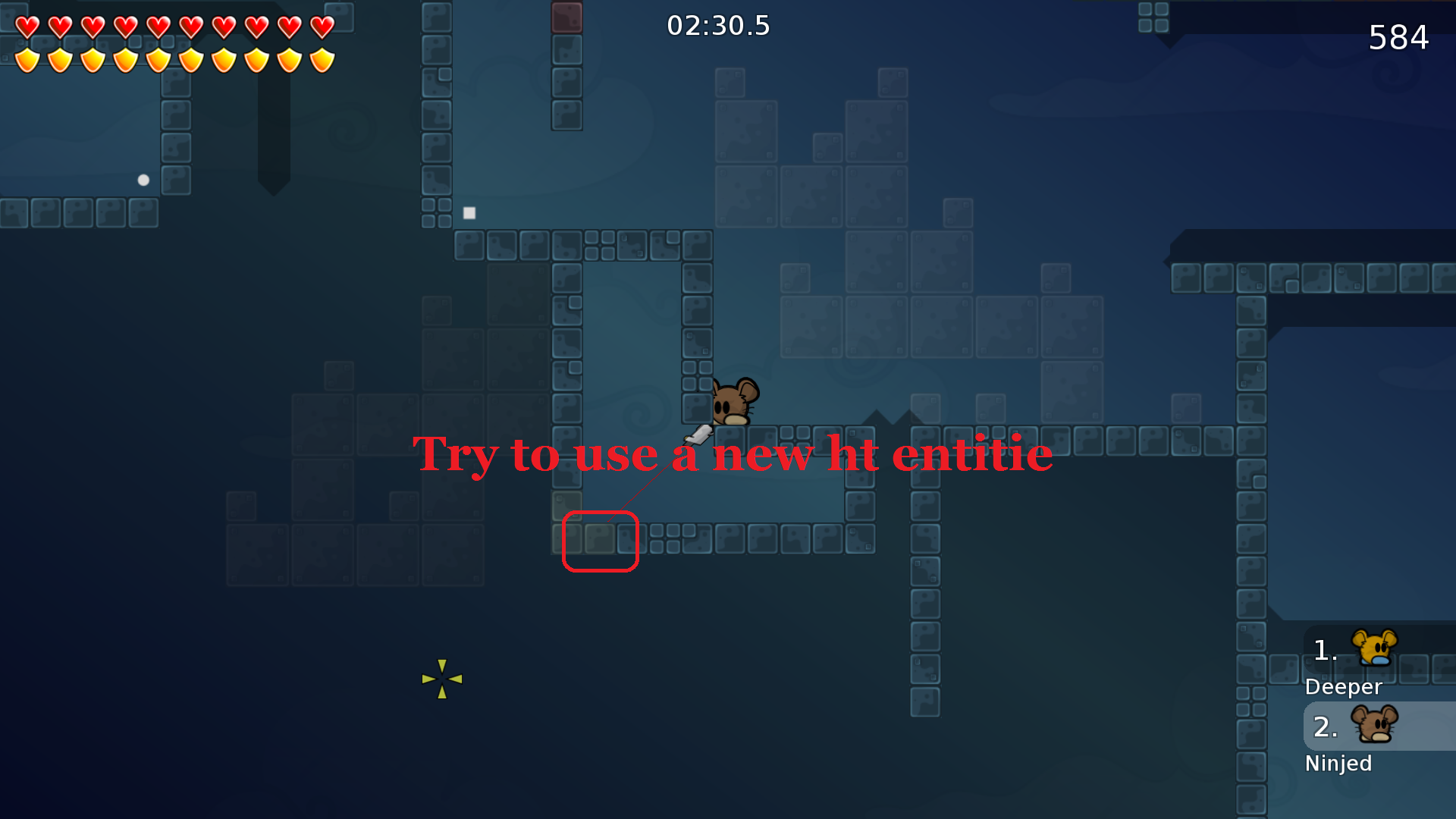Click the 02:30.5 timer at the top
This screenshot has height=819, width=1456.
718,25
